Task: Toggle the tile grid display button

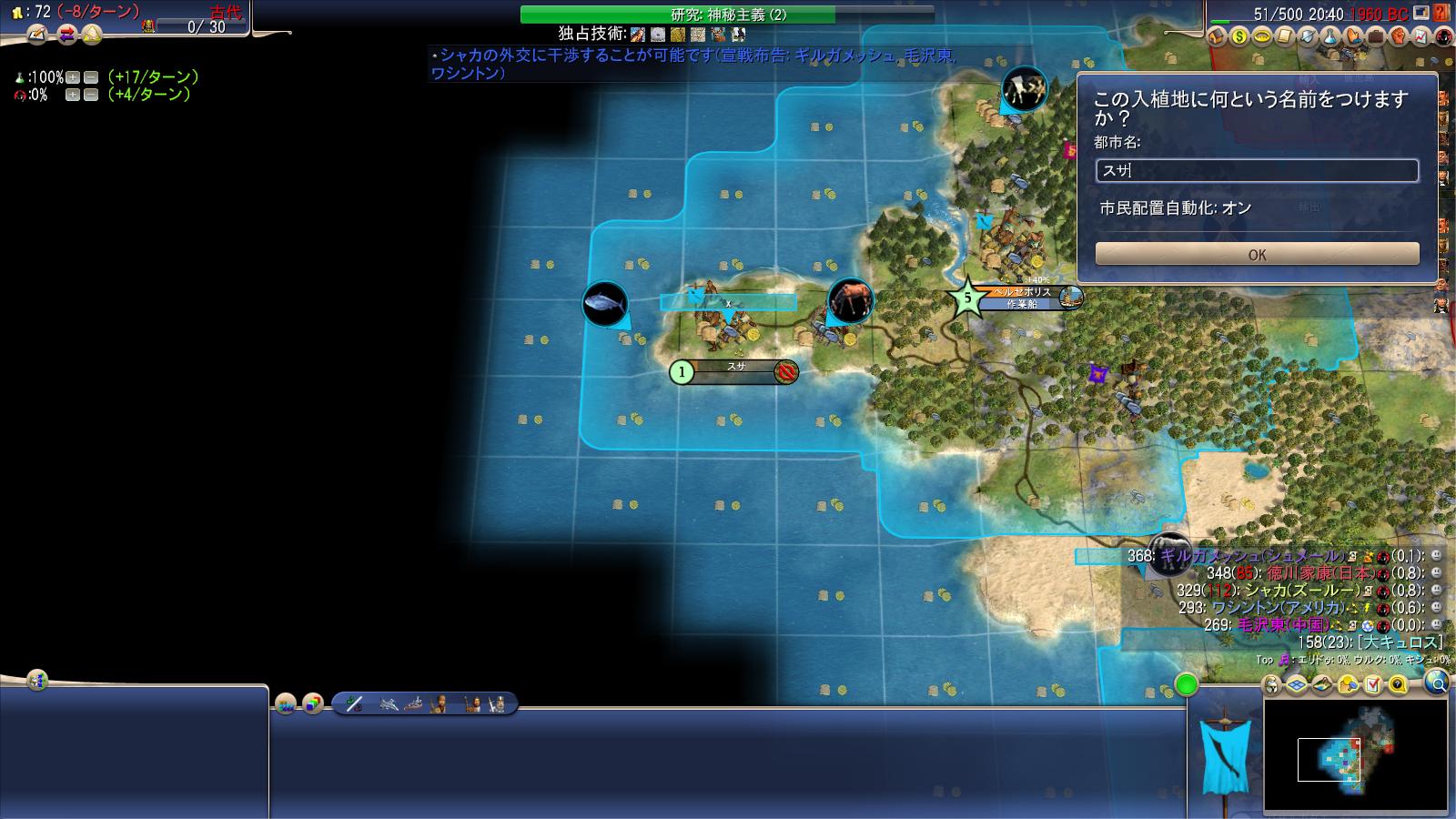Action: [x=1297, y=684]
